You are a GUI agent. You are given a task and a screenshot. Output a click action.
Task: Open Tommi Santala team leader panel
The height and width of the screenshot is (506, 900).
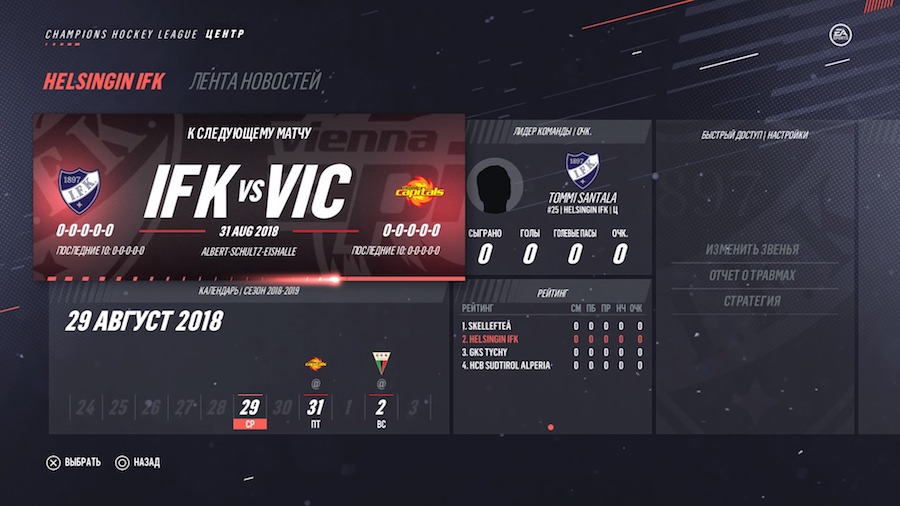coord(552,197)
